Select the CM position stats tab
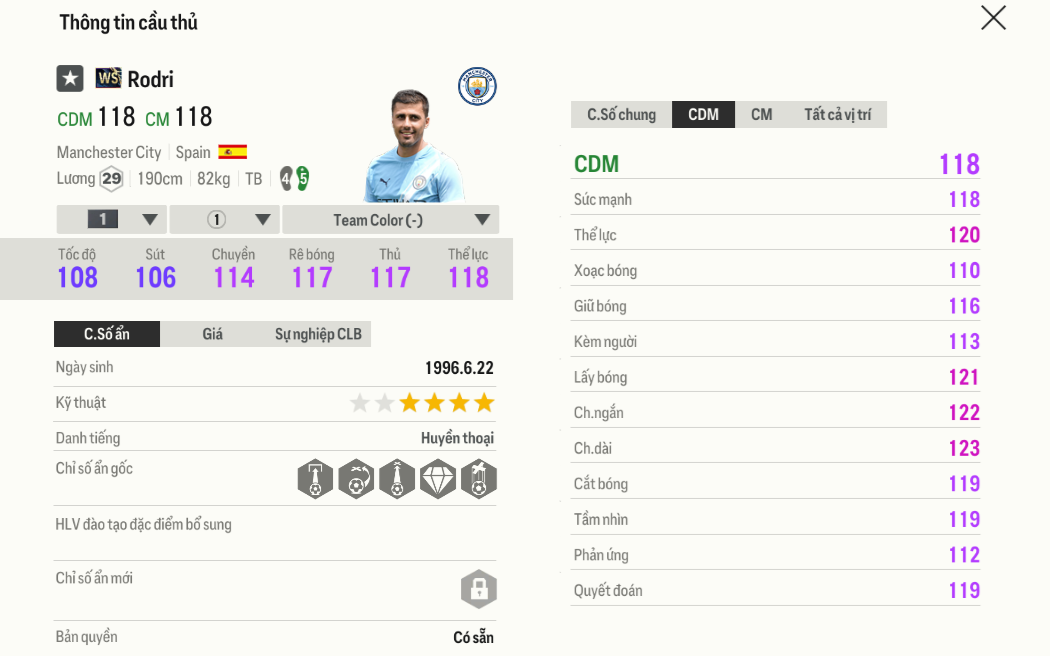Image resolution: width=1050 pixels, height=656 pixels. point(762,115)
